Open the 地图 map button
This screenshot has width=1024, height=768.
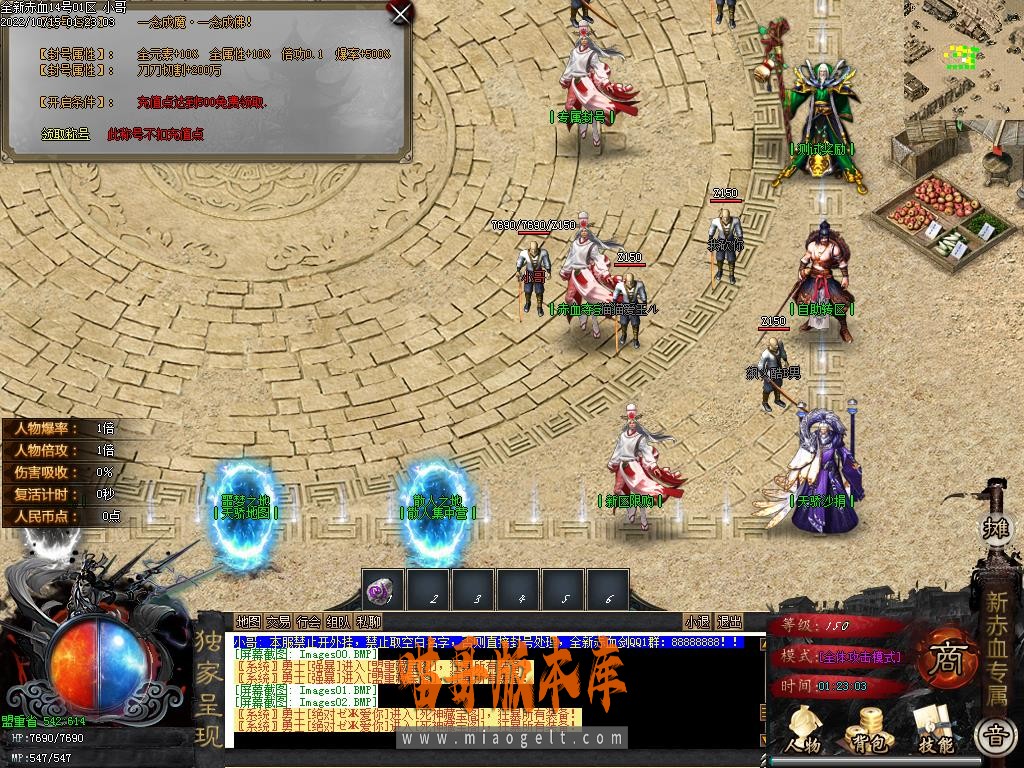pyautogui.click(x=248, y=621)
